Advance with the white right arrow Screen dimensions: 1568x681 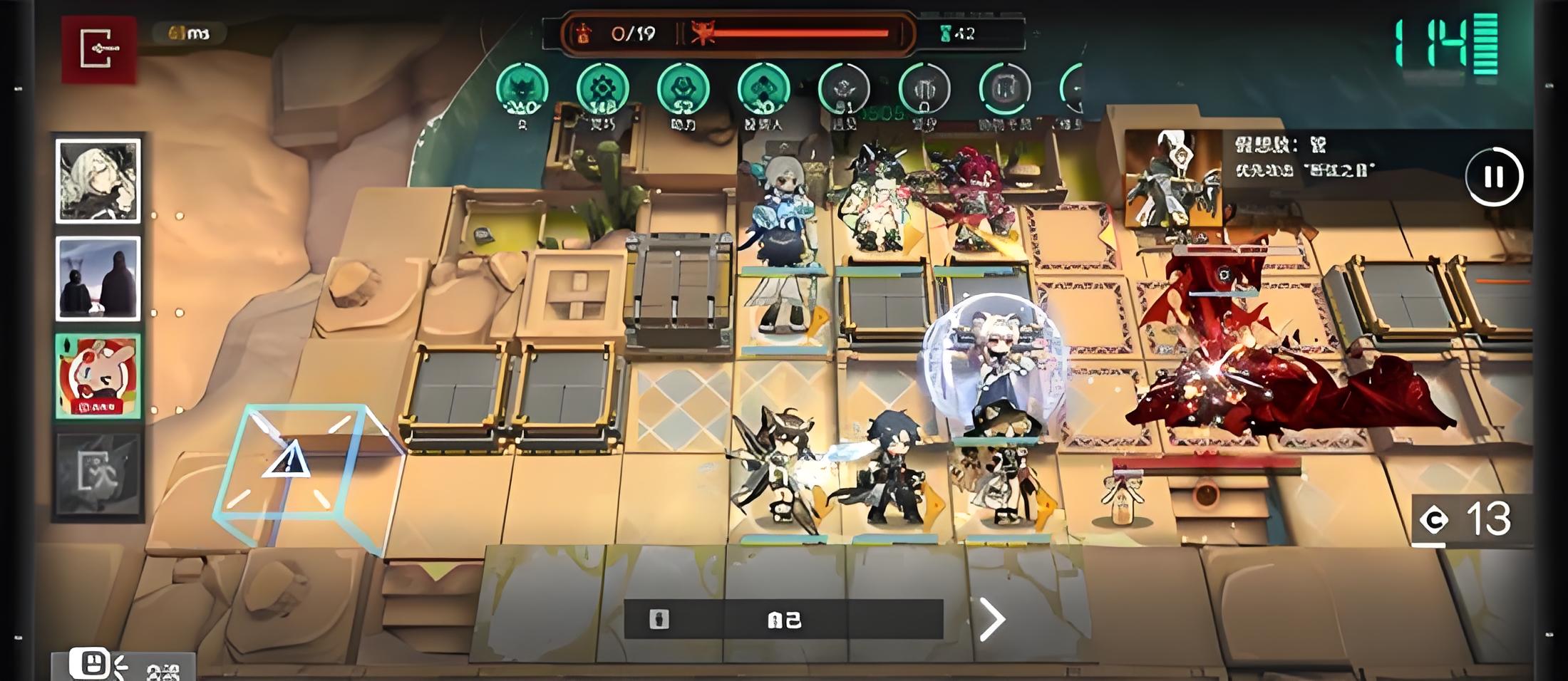coord(992,619)
